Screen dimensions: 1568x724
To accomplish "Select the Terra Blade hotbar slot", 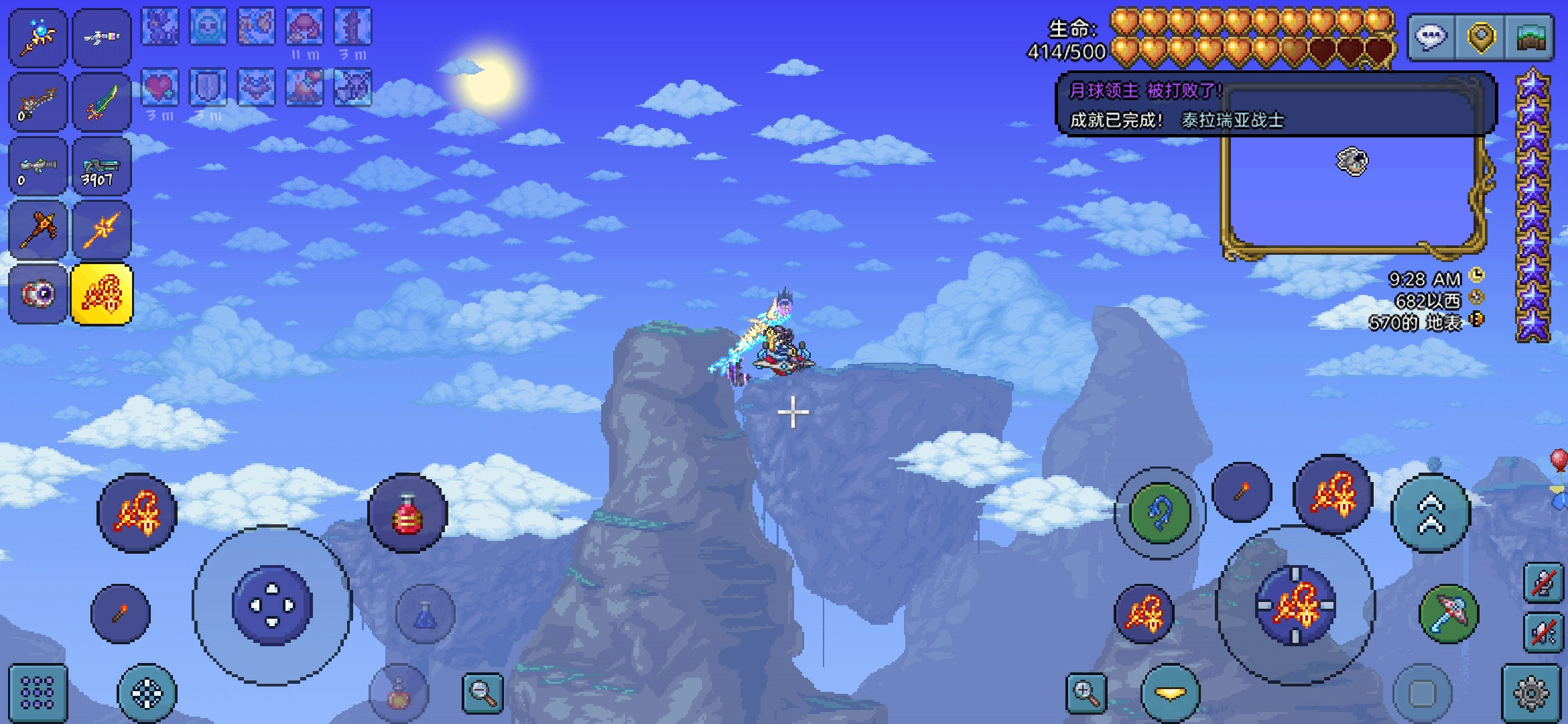I will coord(102,102).
